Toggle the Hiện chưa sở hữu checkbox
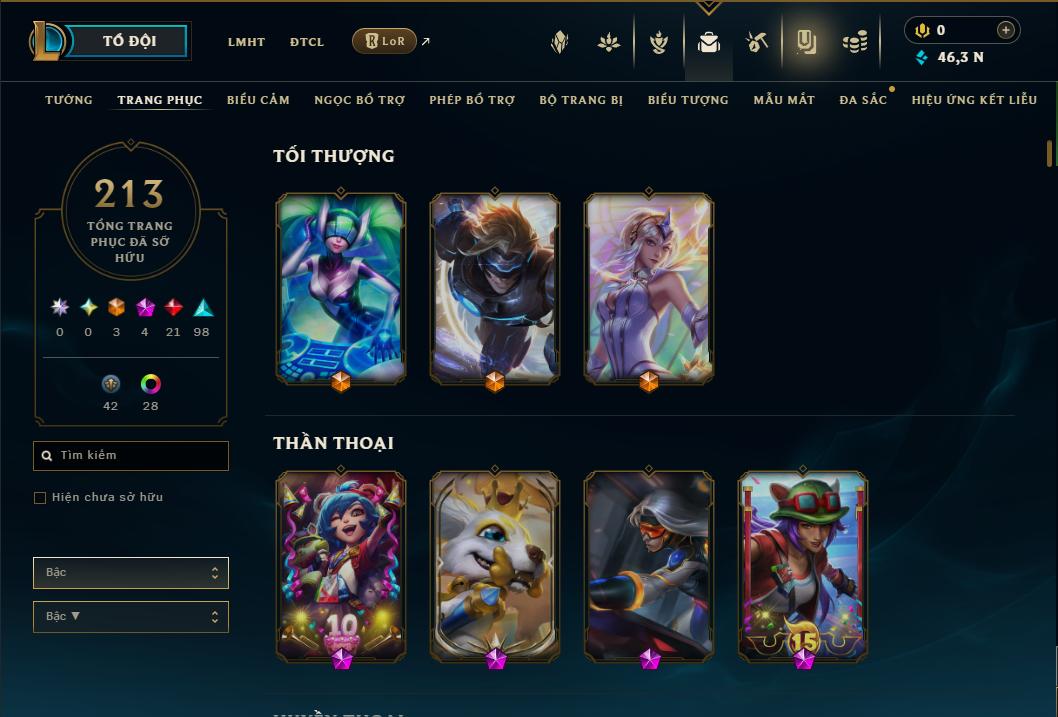This screenshot has height=717, width=1058. [x=40, y=498]
